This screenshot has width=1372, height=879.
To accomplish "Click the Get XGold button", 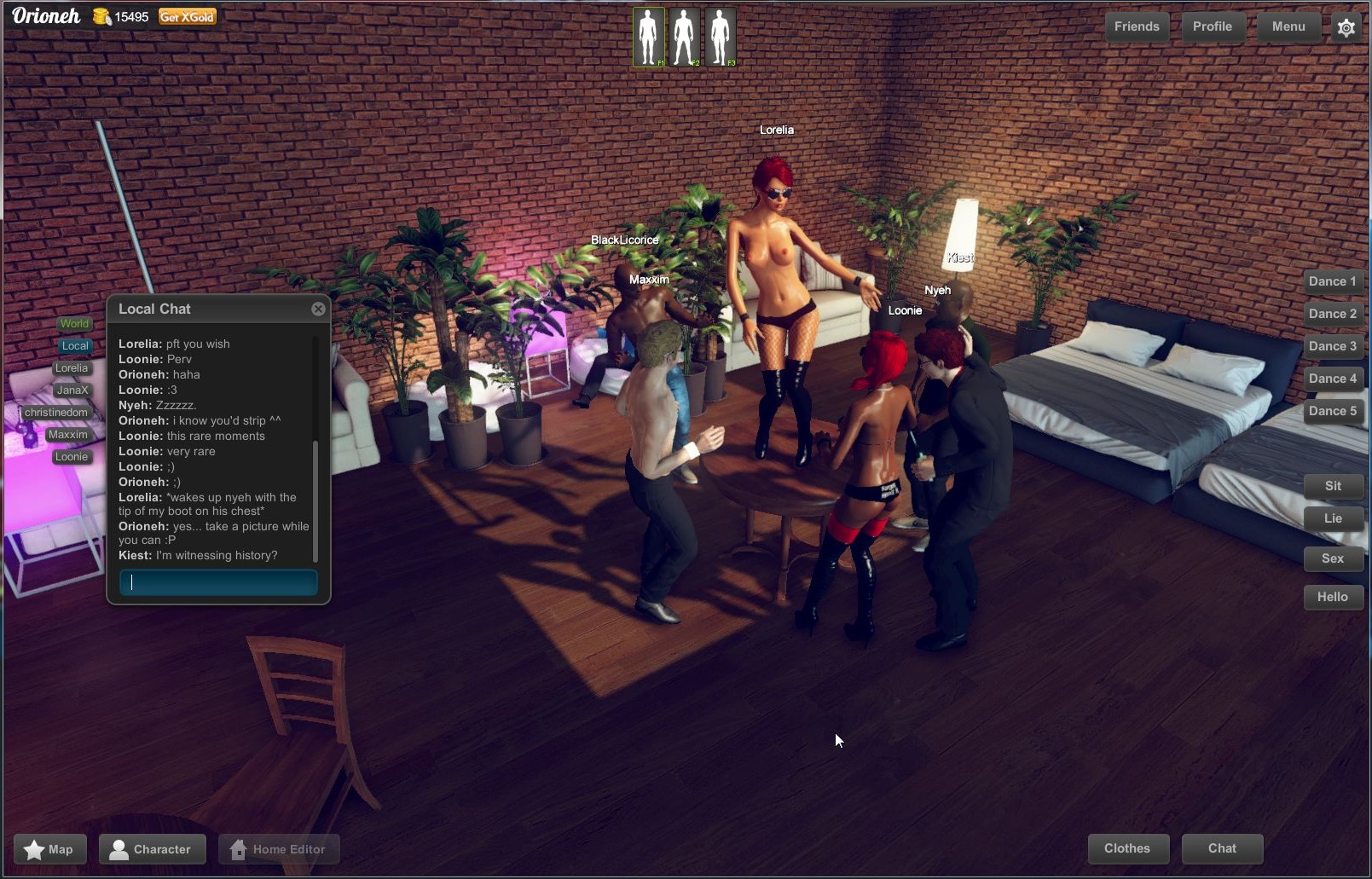I will click(188, 15).
